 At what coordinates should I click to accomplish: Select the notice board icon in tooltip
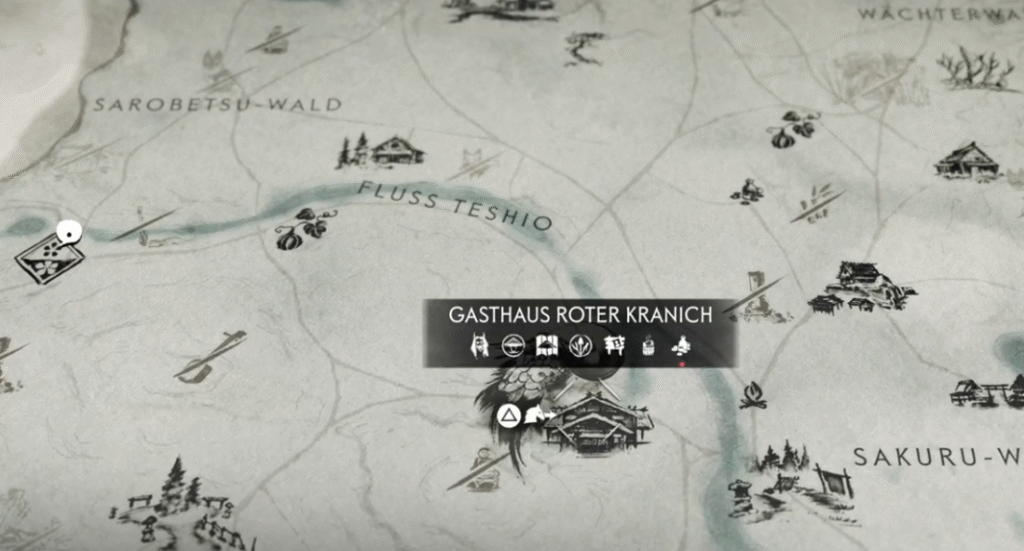coord(614,347)
